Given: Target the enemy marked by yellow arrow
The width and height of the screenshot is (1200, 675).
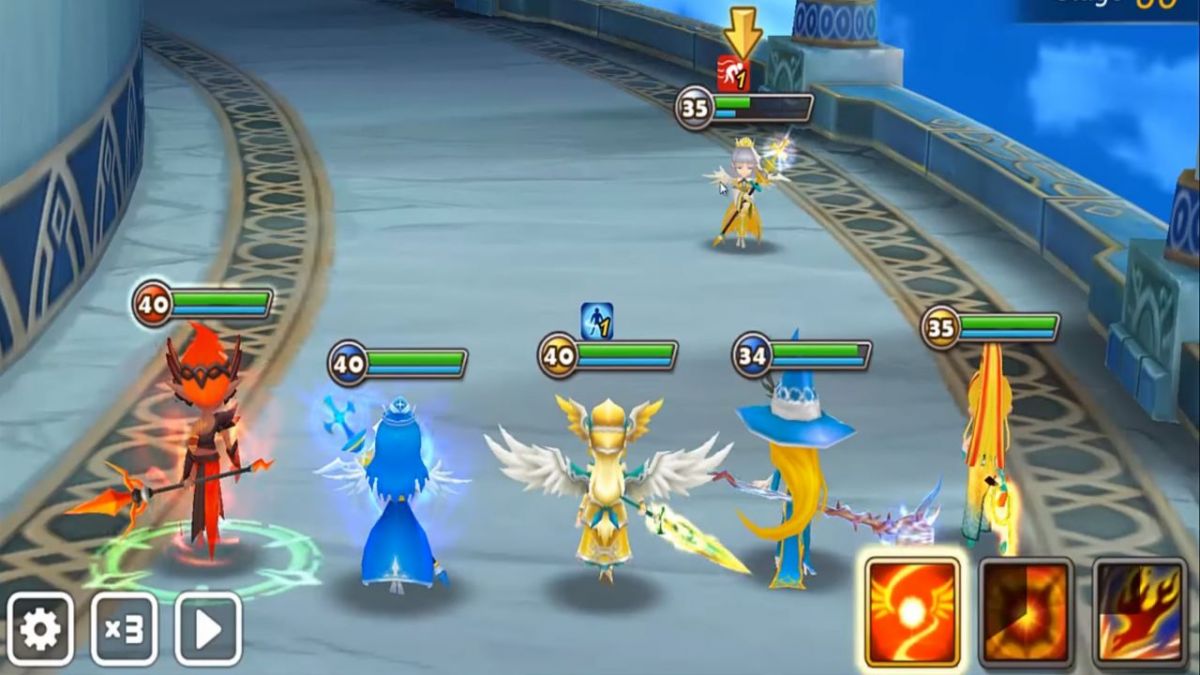Looking at the screenshot, I should coord(742,195).
